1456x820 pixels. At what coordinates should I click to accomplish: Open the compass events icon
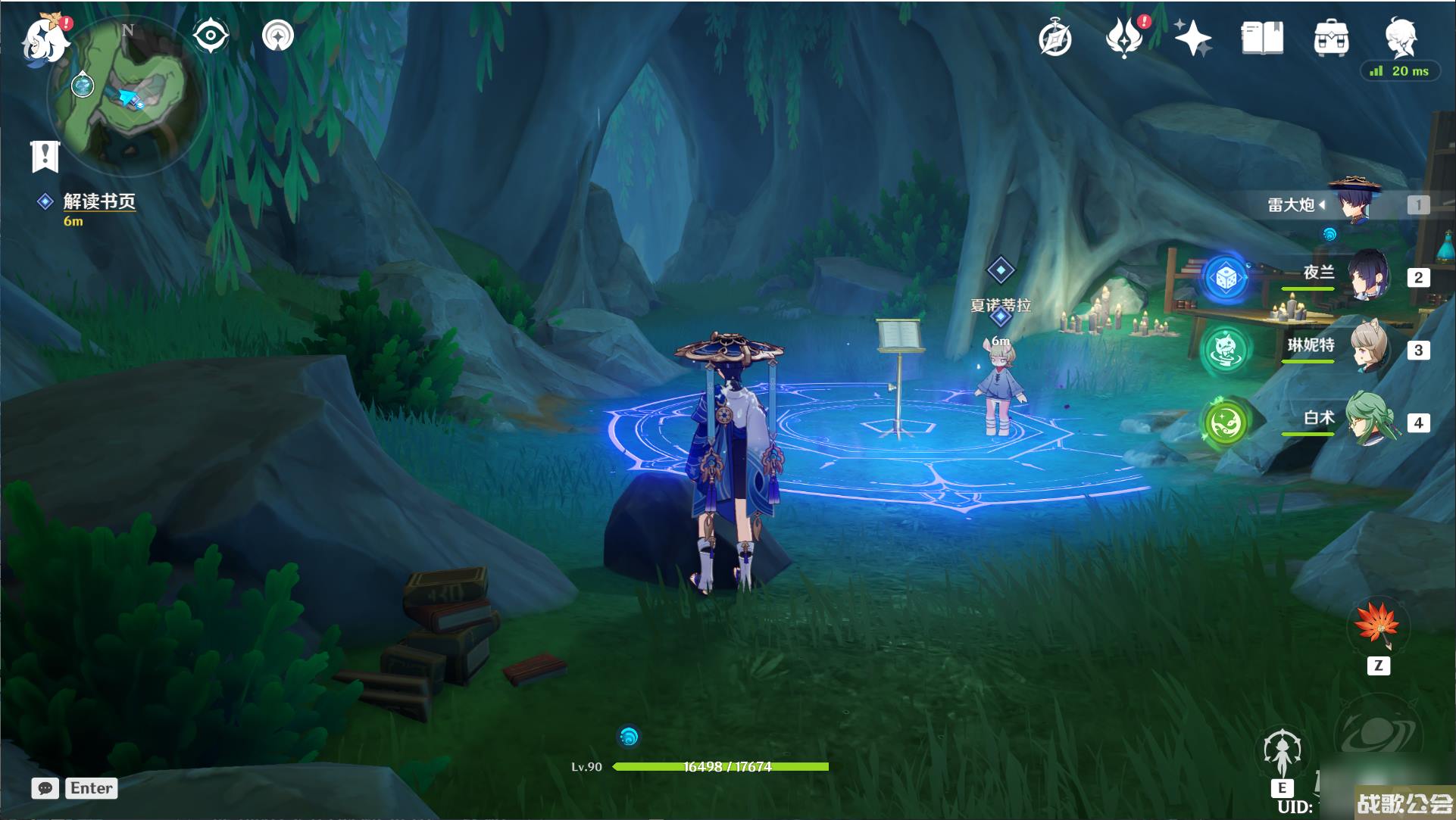pos(1055,38)
